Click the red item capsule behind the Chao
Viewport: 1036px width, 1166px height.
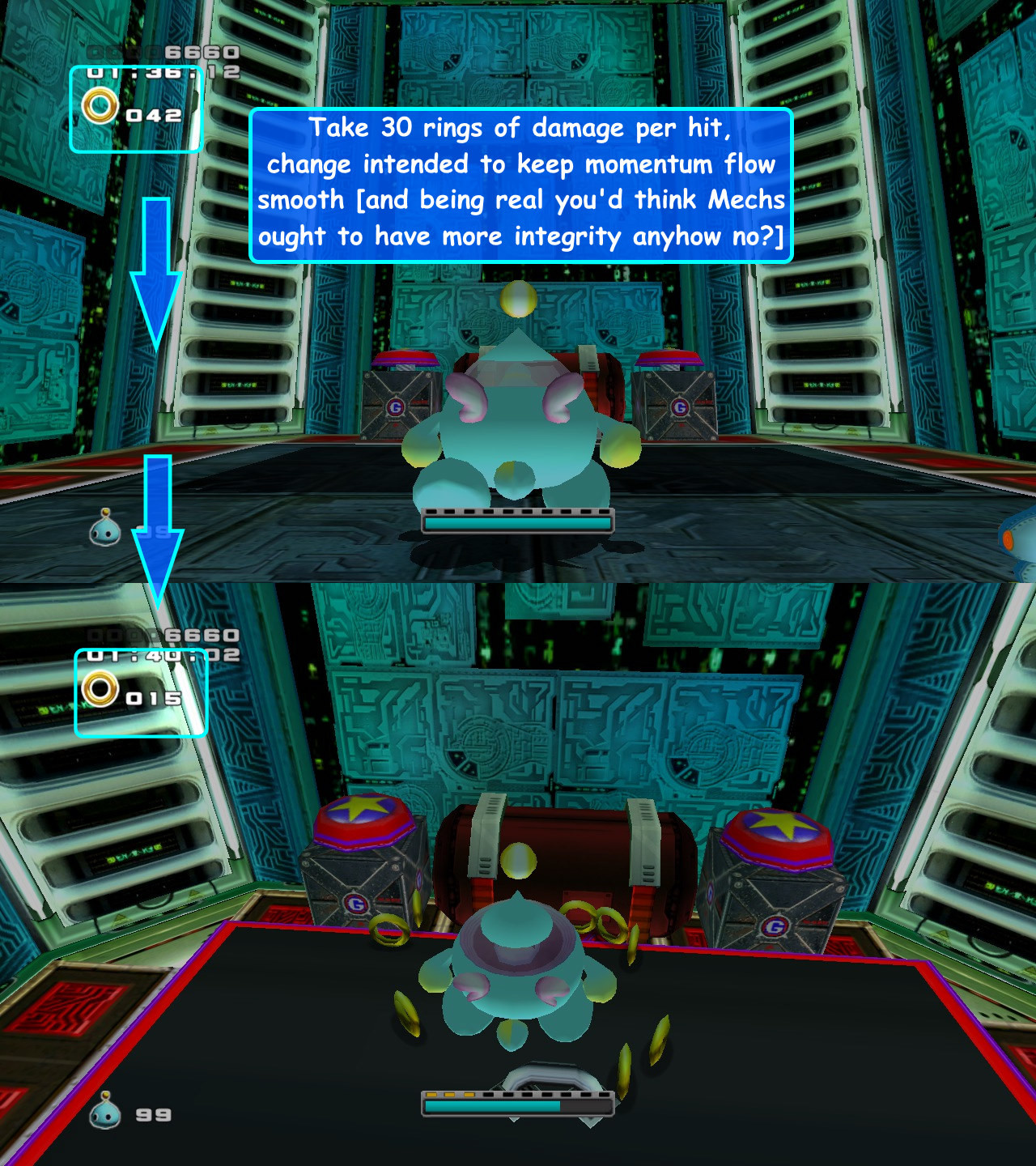(558, 850)
